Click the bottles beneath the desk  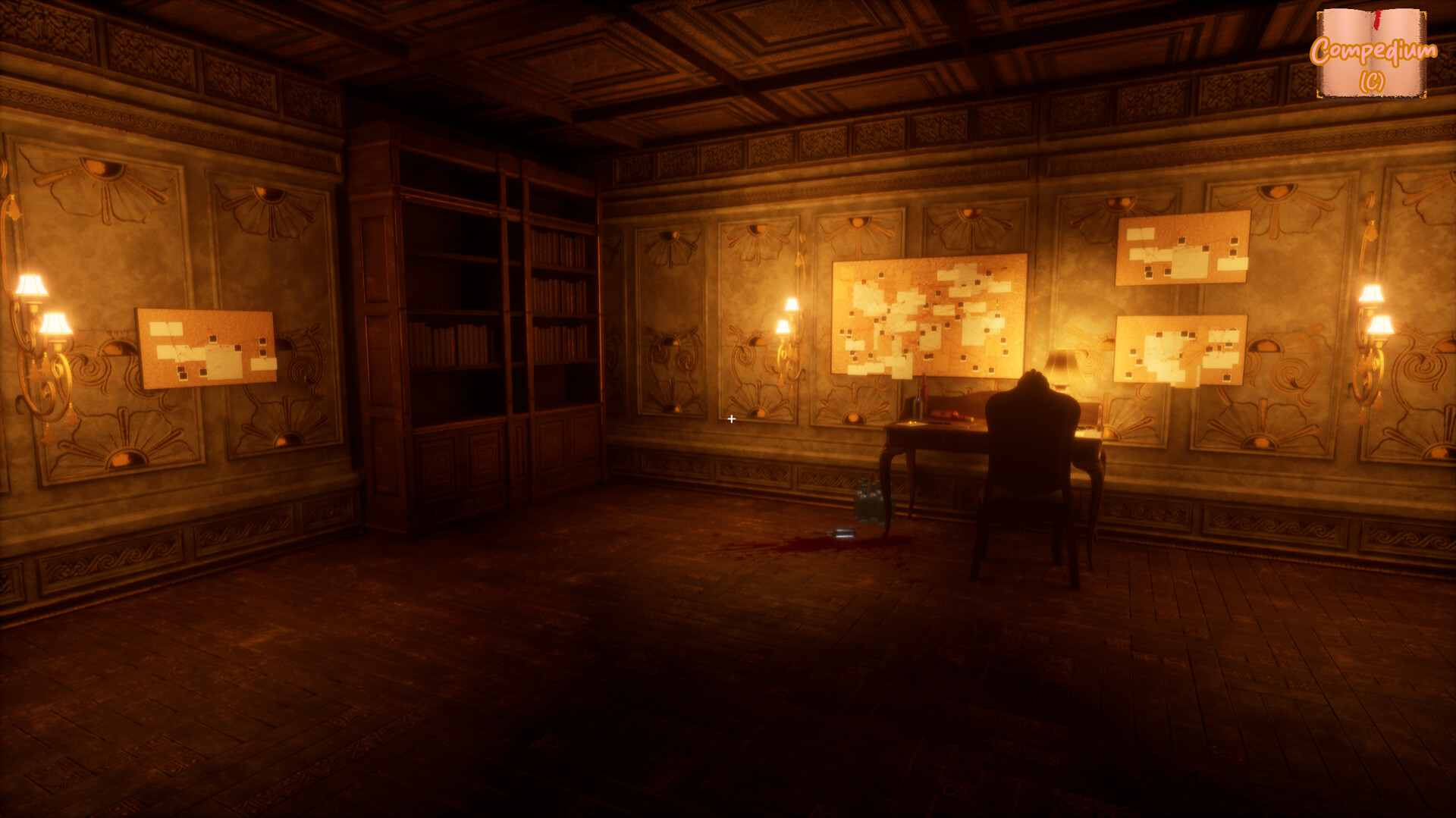(x=868, y=500)
